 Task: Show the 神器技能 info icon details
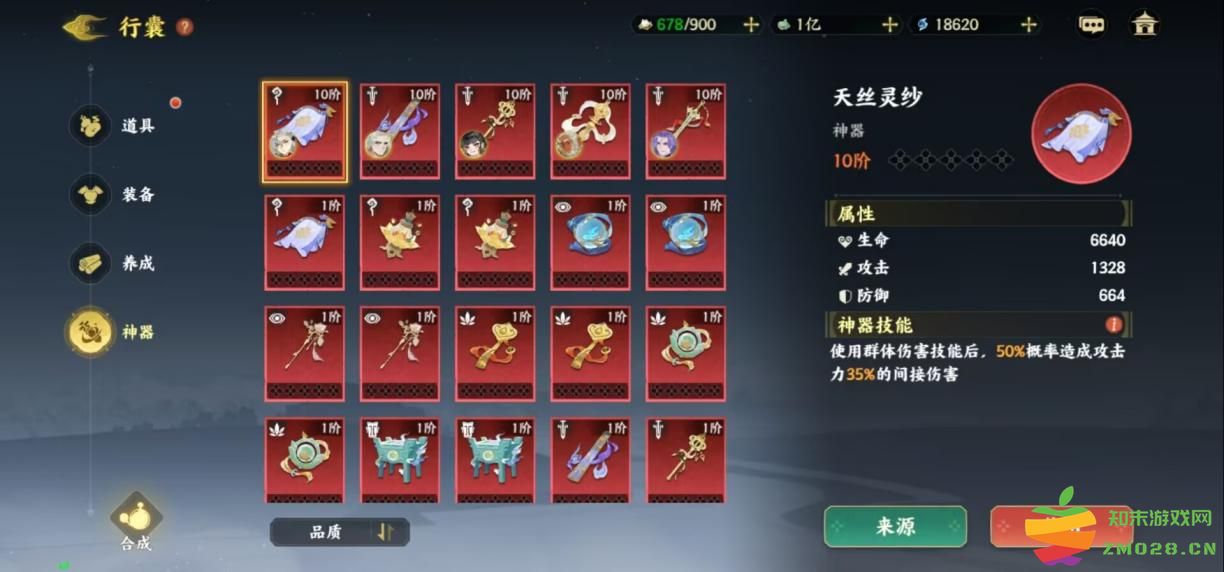[x=1113, y=325]
